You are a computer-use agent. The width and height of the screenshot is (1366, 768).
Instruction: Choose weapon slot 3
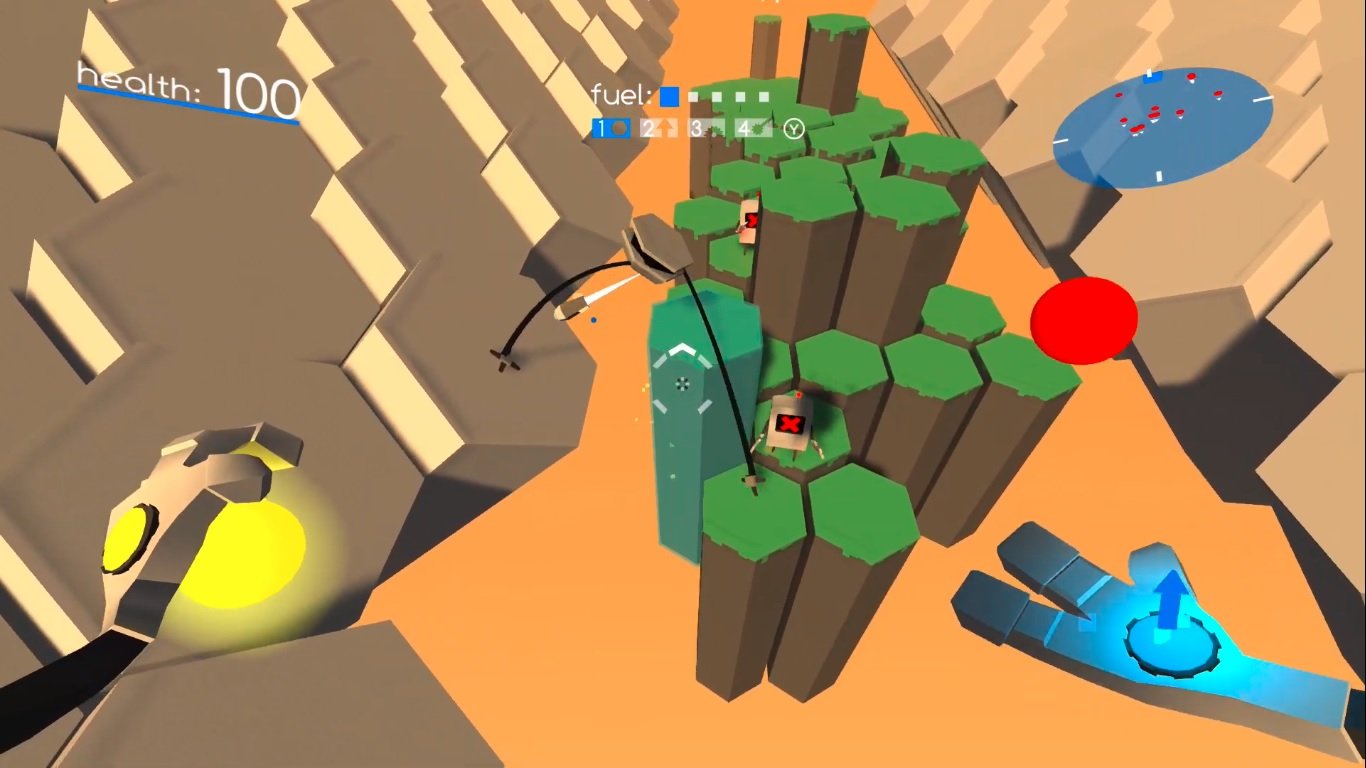(x=707, y=129)
